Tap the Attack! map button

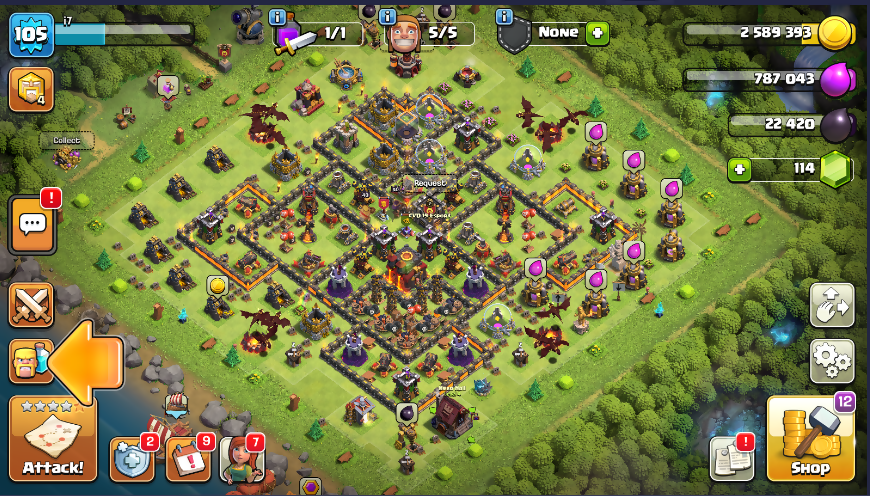tap(52, 440)
